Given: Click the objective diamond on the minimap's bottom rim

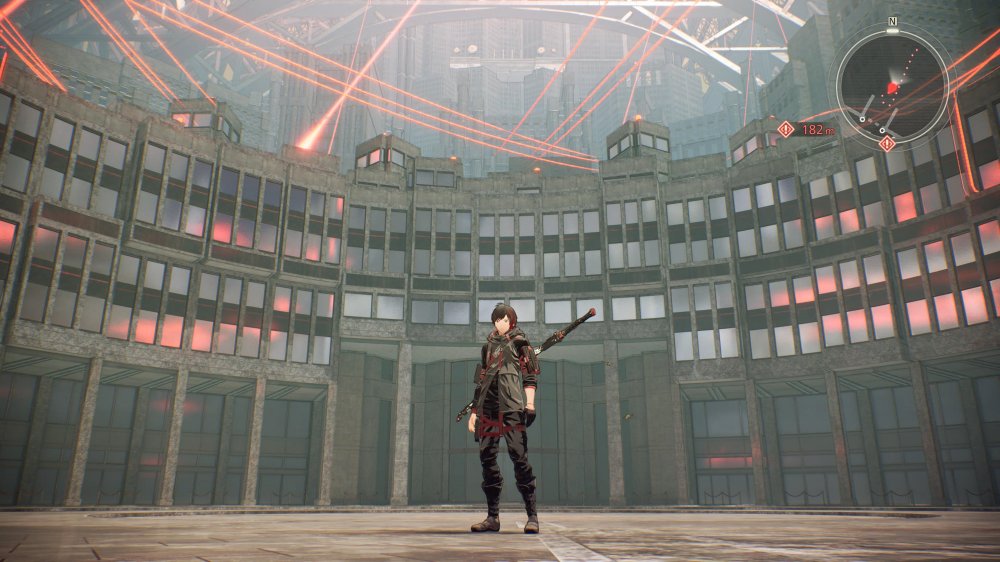Looking at the screenshot, I should 887,143.
